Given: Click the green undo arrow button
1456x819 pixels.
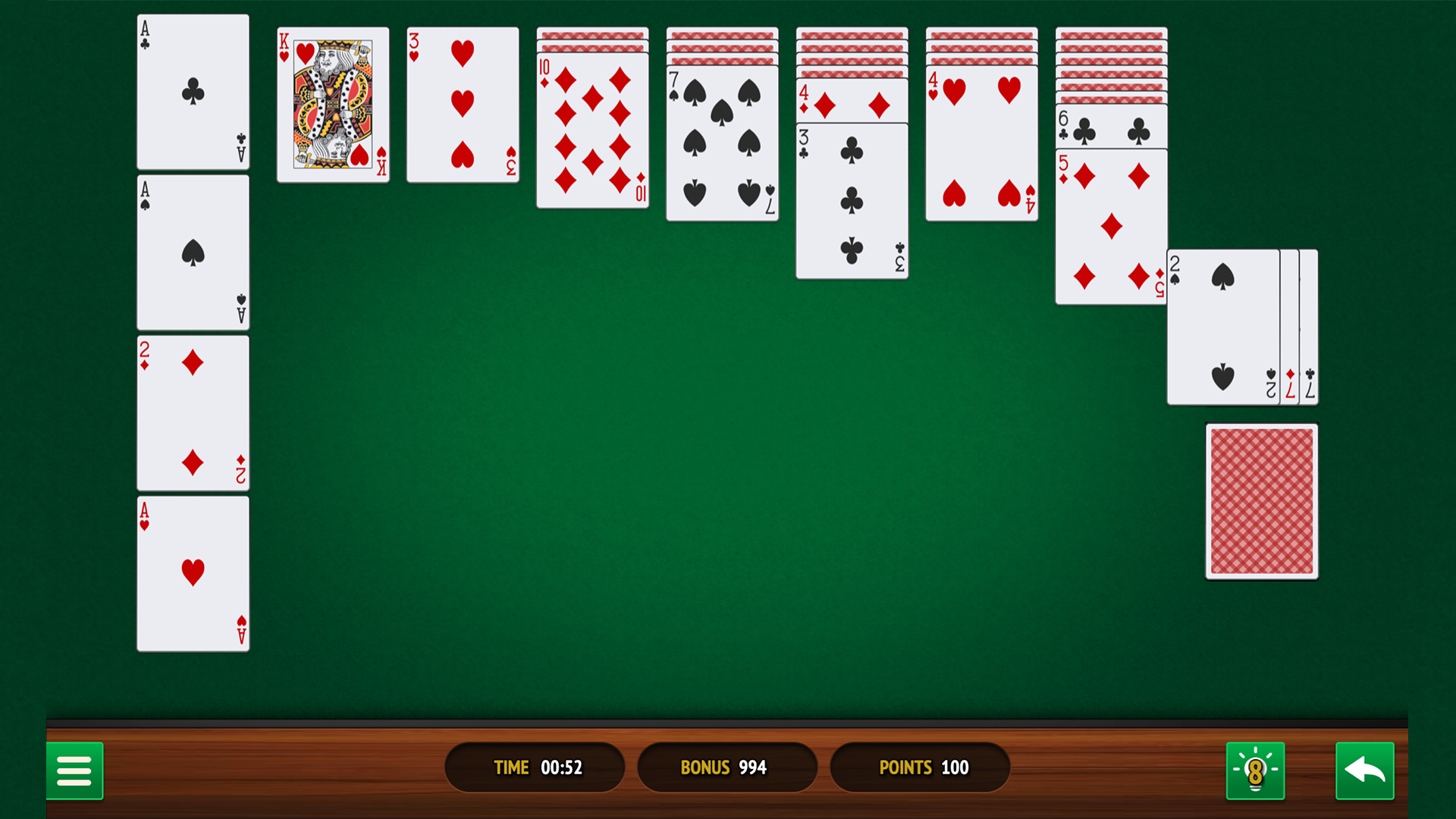Looking at the screenshot, I should (x=1364, y=770).
